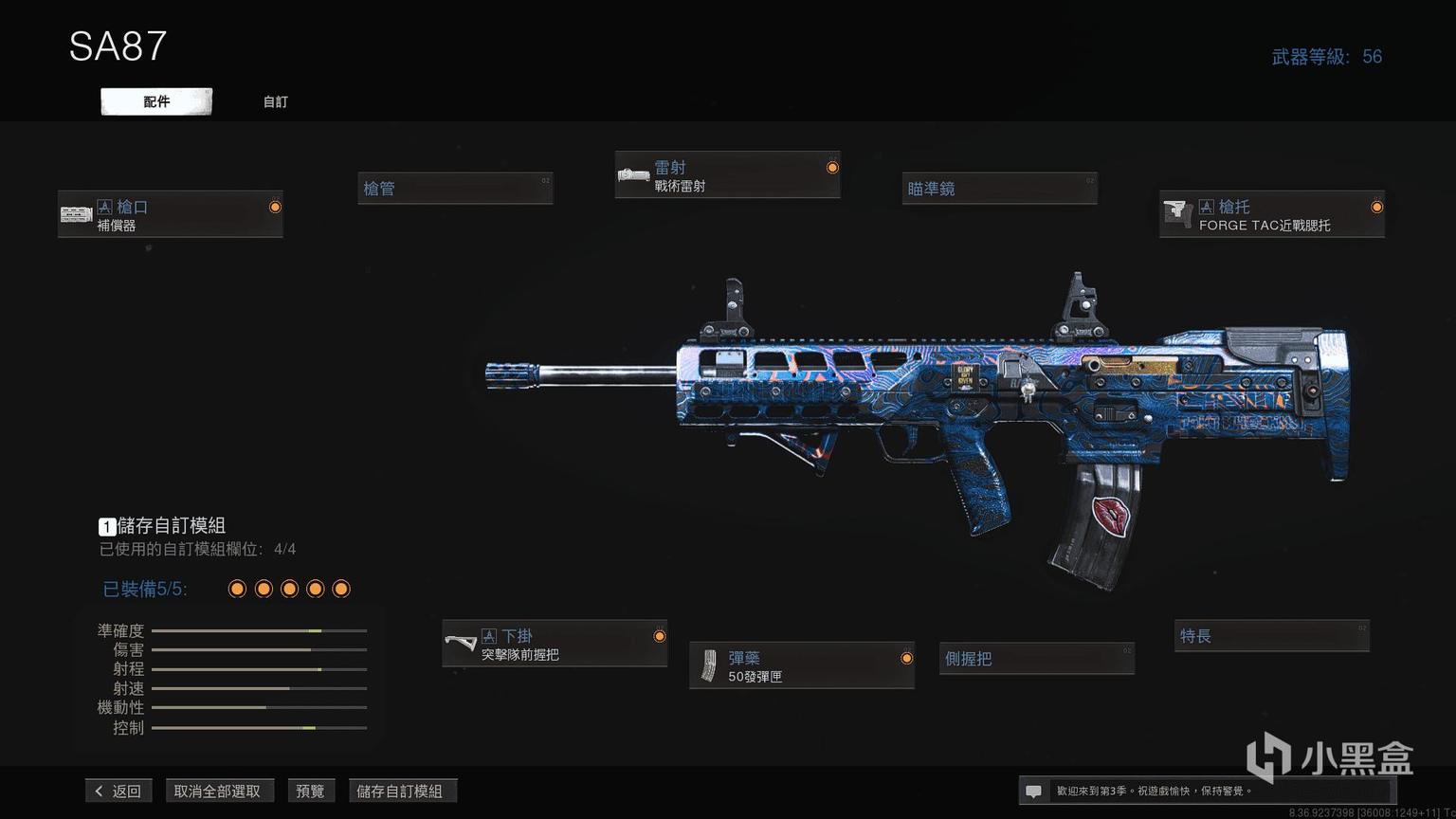Screen dimensions: 1456x819
Task: Click the 返回 back button
Action: tap(118, 791)
